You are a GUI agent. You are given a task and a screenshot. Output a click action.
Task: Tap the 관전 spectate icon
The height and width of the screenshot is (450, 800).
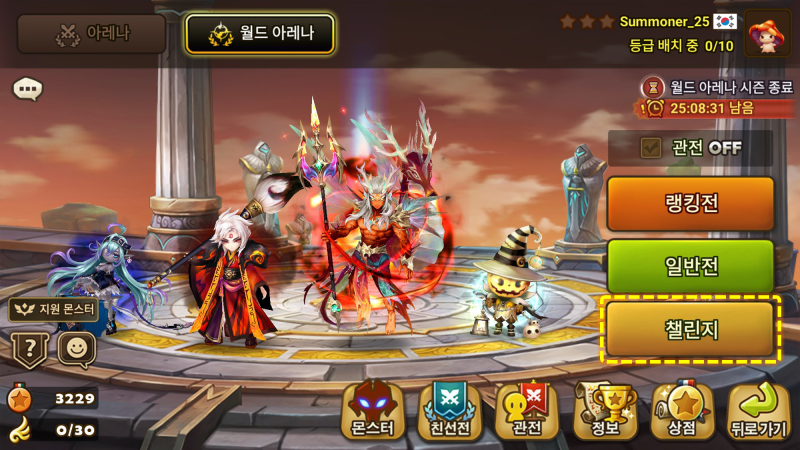pos(527,410)
